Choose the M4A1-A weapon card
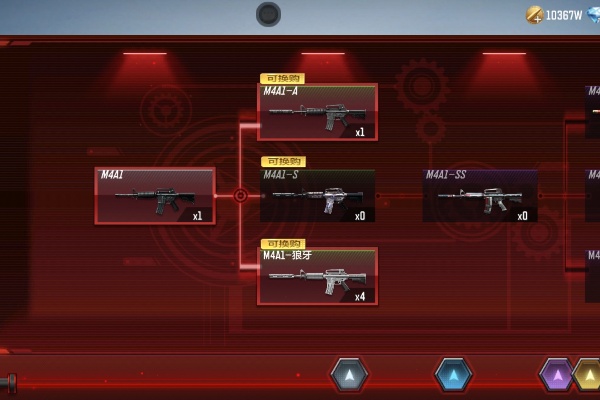This screenshot has height=400, width=600. point(318,112)
